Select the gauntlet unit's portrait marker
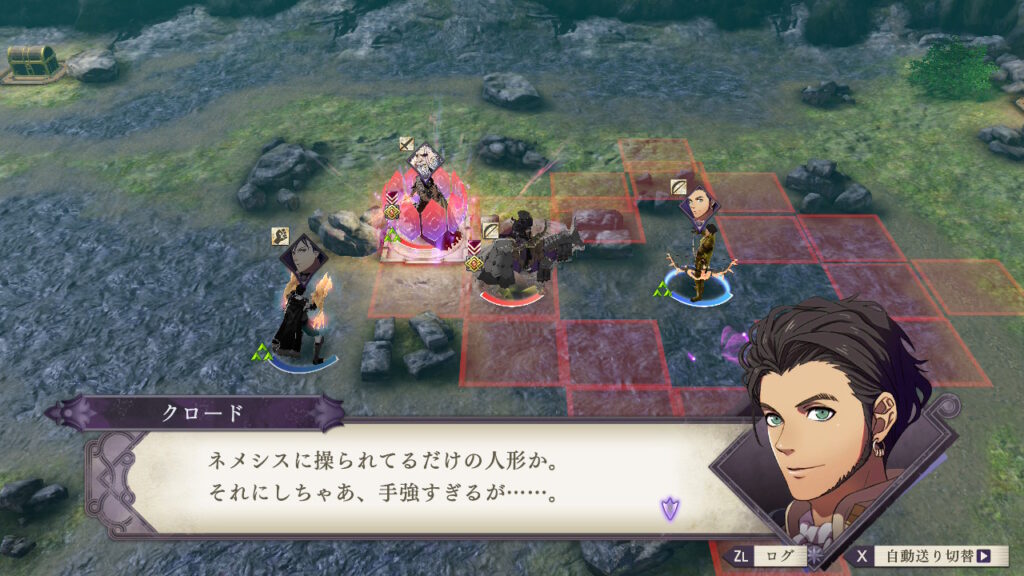The image size is (1024, 576). (x=304, y=257)
